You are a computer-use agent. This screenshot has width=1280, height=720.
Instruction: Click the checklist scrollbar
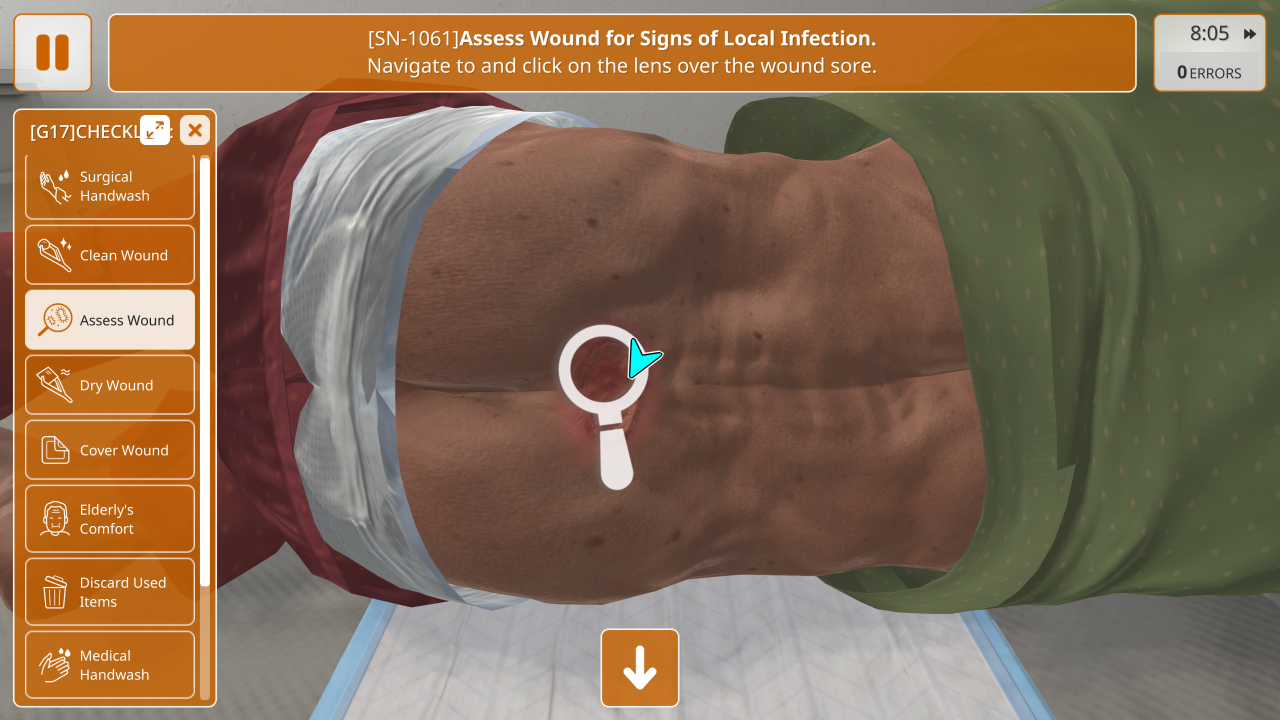click(205, 370)
